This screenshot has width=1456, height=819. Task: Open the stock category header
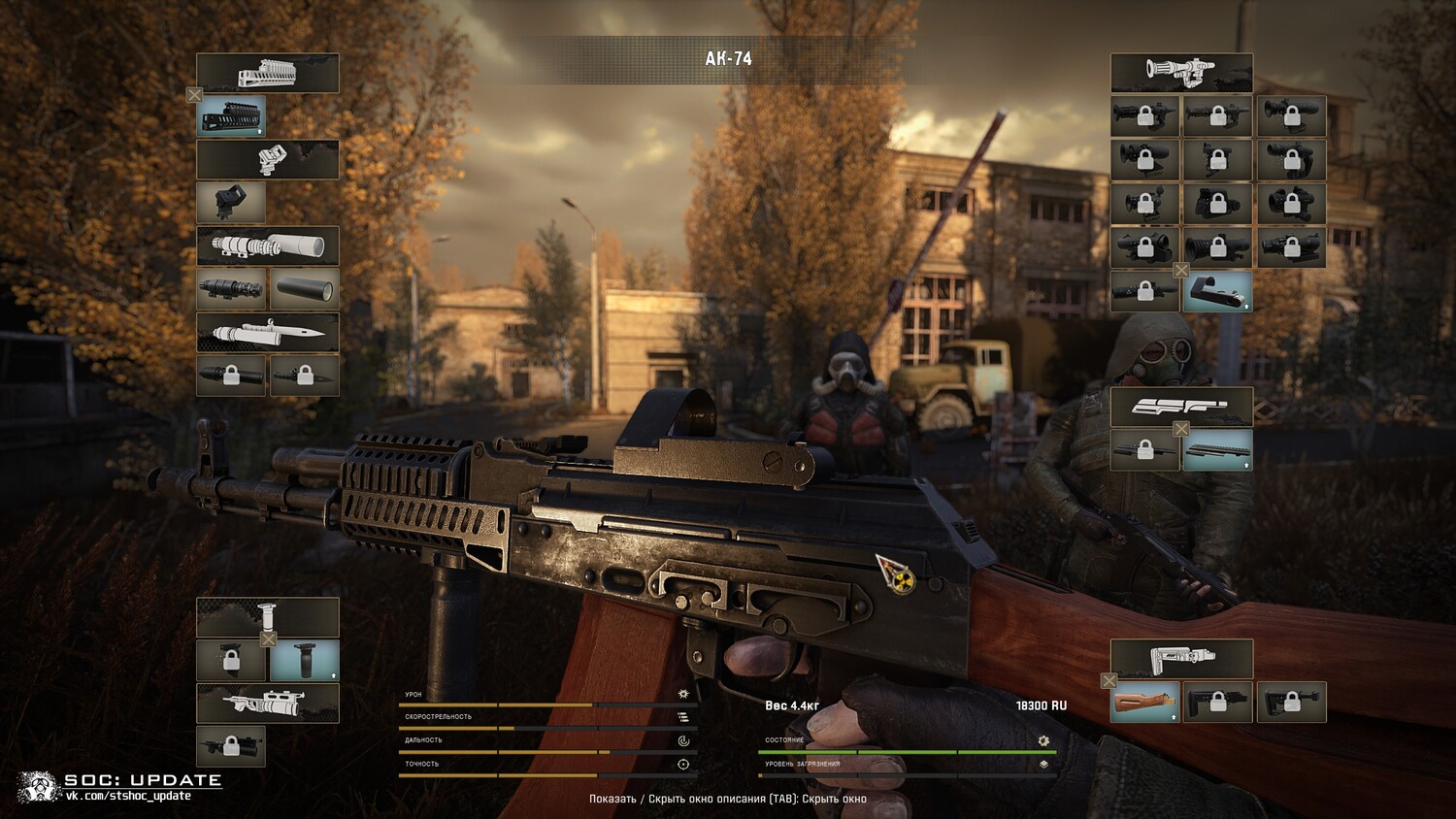[1181, 659]
